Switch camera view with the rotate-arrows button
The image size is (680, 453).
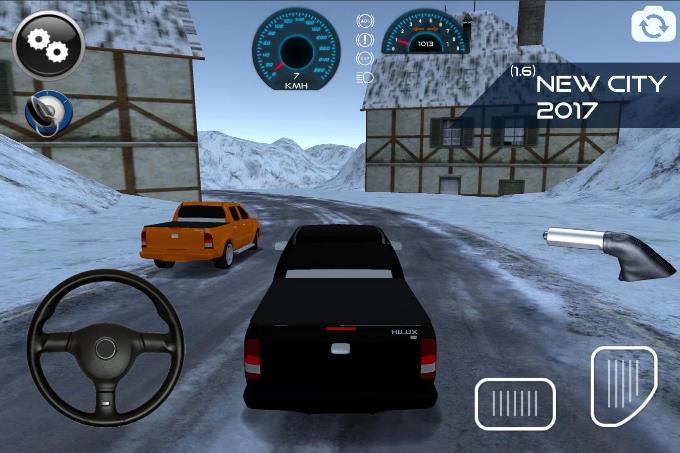tap(652, 25)
